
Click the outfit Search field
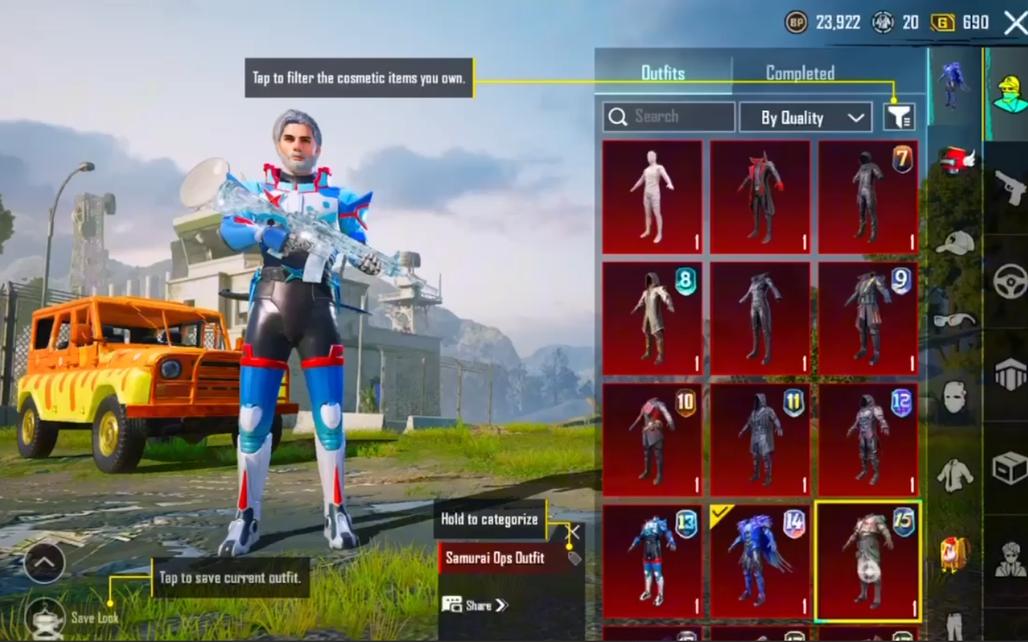(x=669, y=117)
